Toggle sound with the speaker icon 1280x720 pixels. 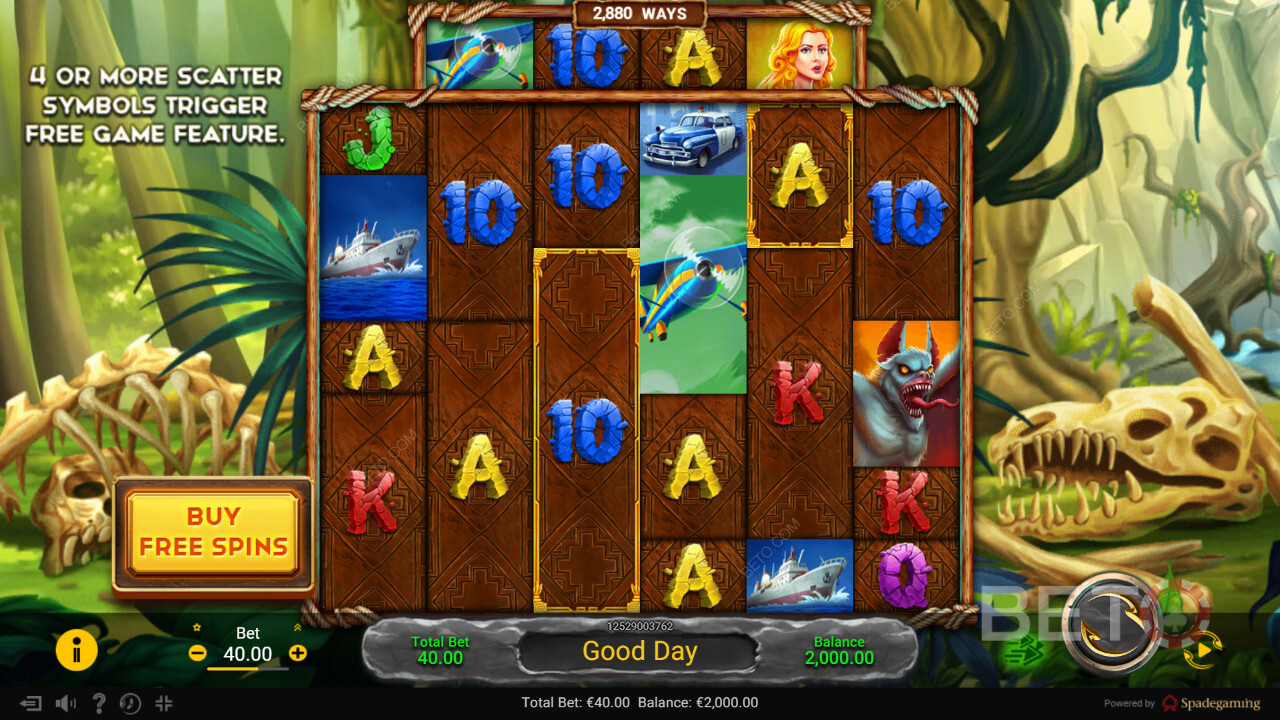(x=66, y=703)
